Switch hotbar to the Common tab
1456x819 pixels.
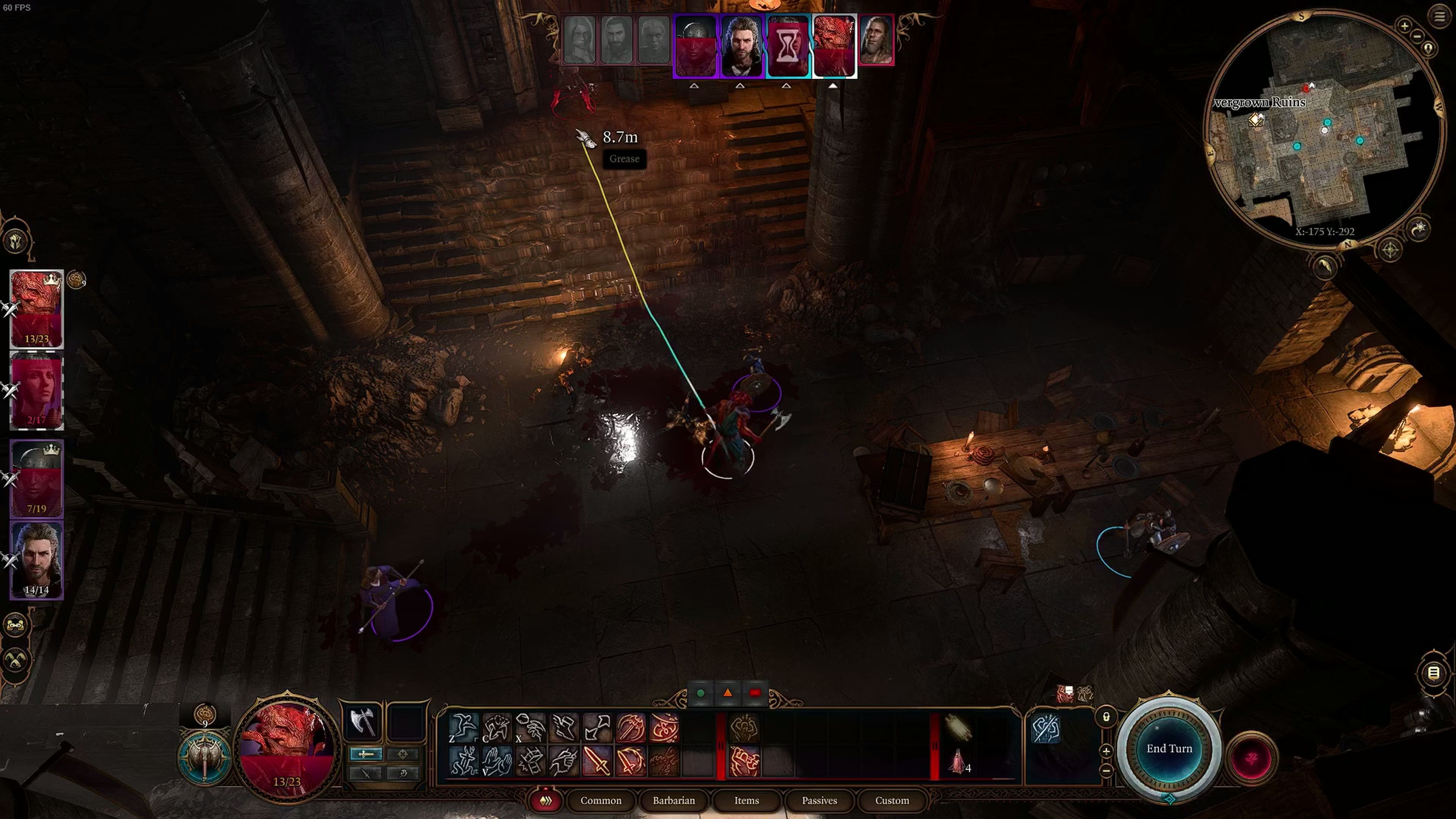coord(600,800)
